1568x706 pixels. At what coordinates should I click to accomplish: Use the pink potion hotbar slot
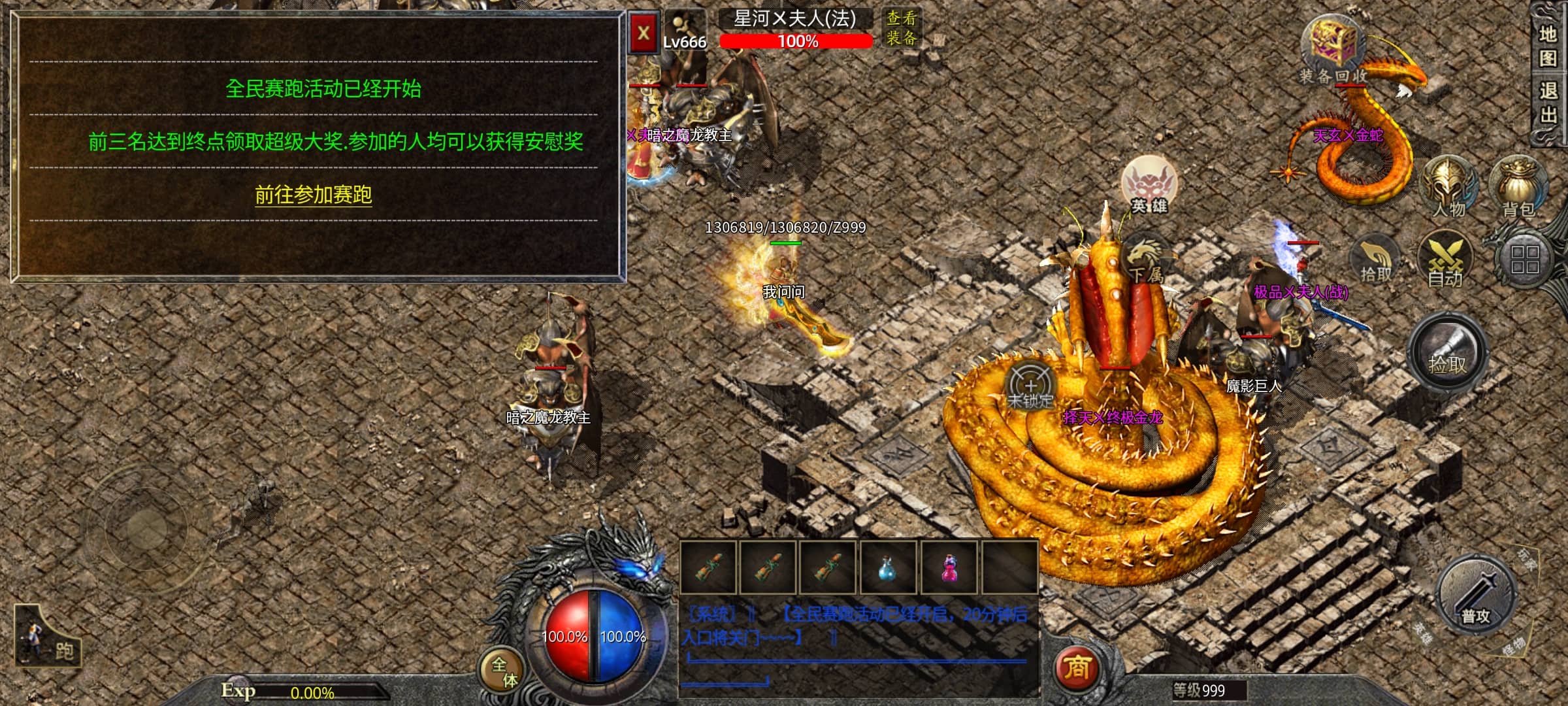949,567
